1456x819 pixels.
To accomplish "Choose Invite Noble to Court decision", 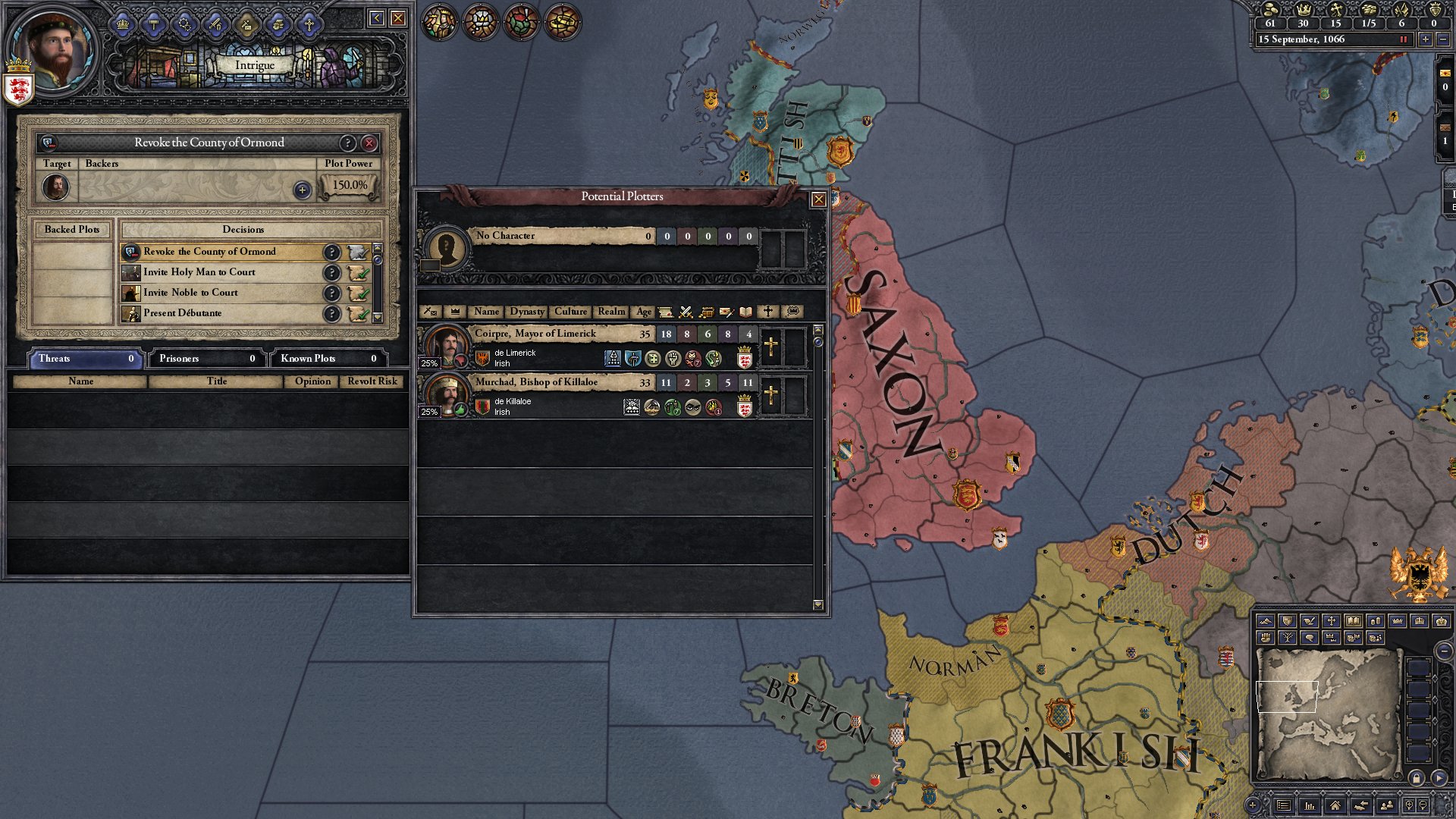I will (x=190, y=293).
